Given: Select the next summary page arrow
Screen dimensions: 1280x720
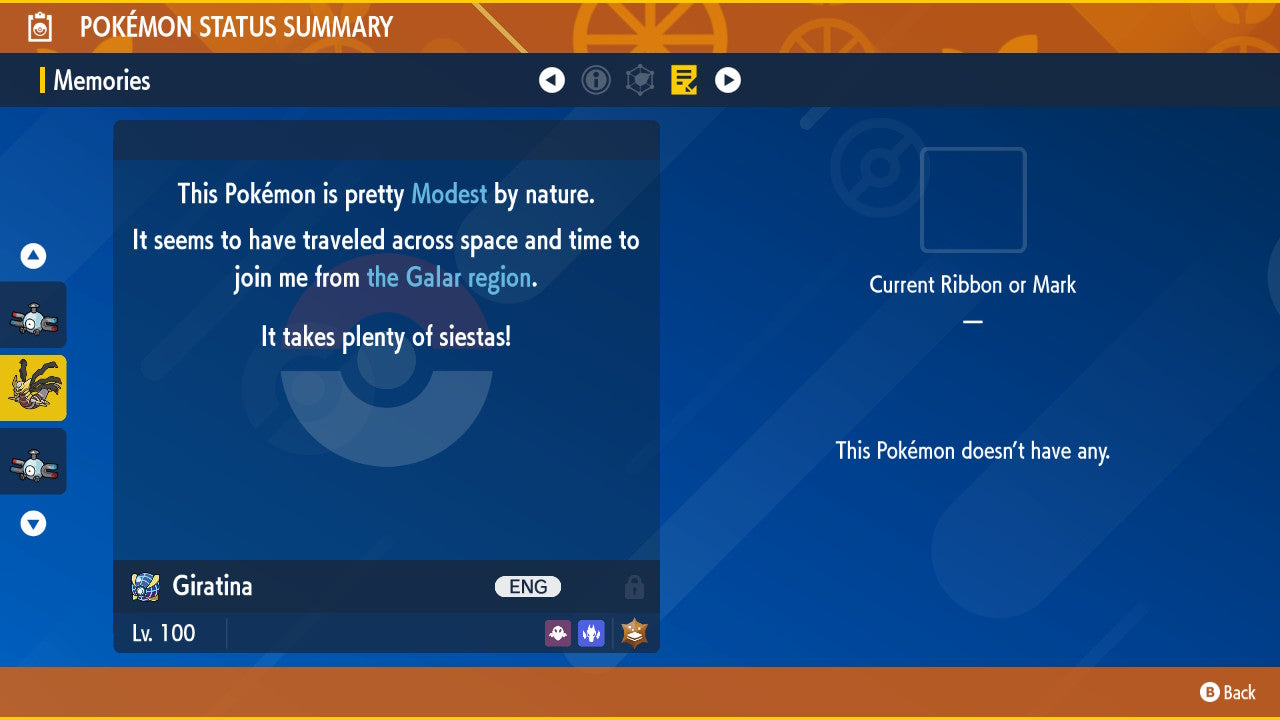Looking at the screenshot, I should (x=728, y=80).
